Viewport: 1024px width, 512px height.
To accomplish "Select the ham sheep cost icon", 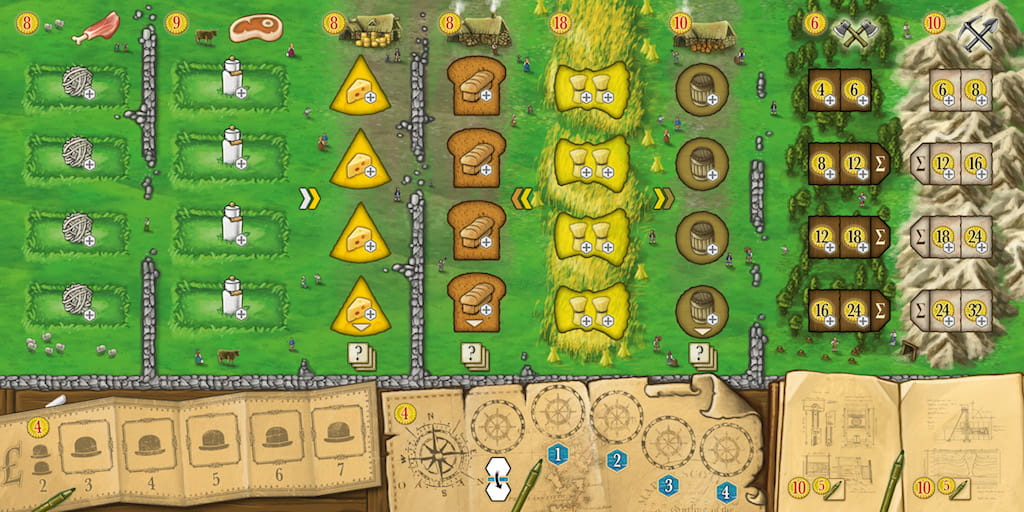I will click(x=99, y=25).
